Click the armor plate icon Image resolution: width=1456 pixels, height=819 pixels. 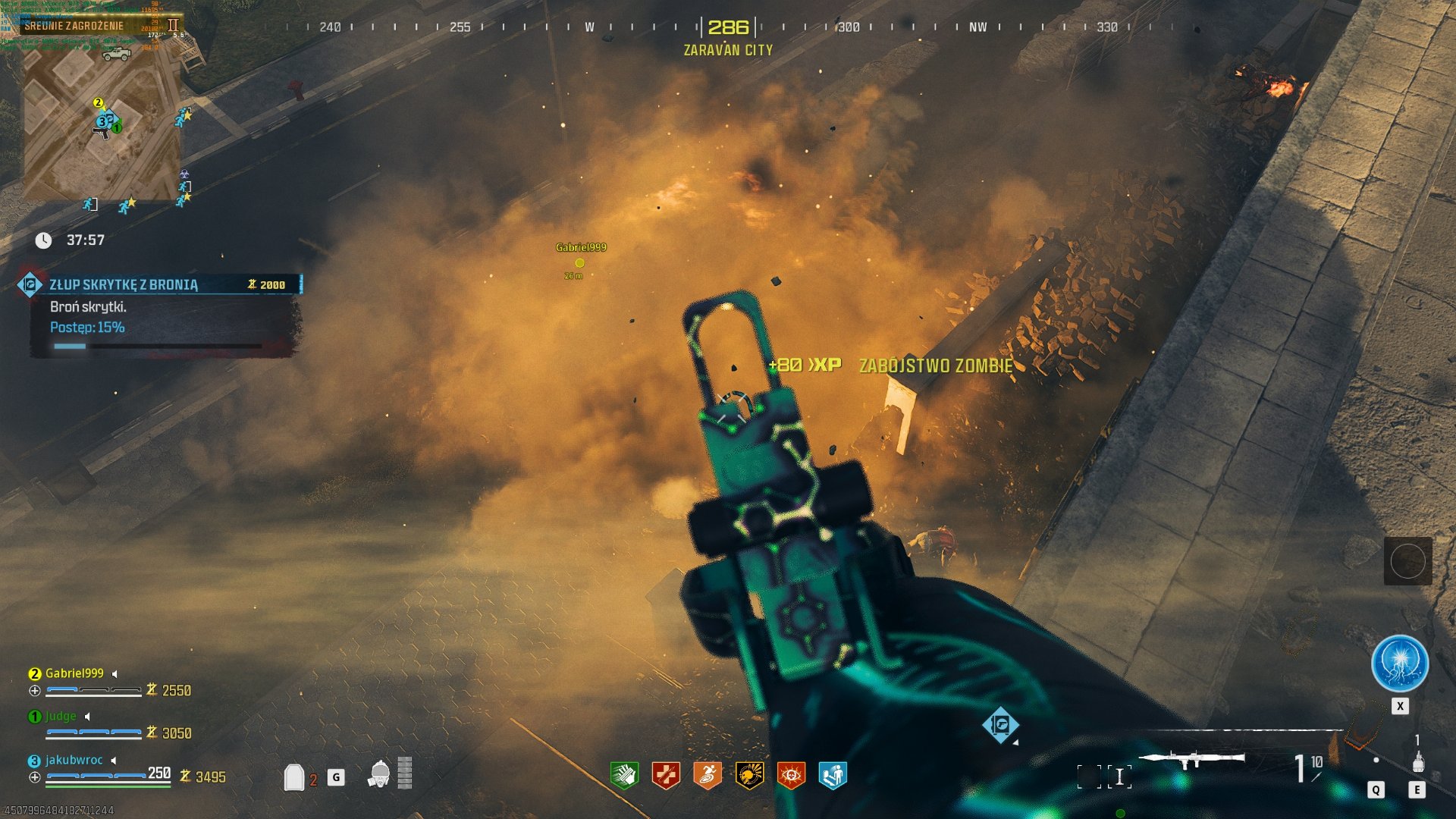pyautogui.click(x=294, y=777)
